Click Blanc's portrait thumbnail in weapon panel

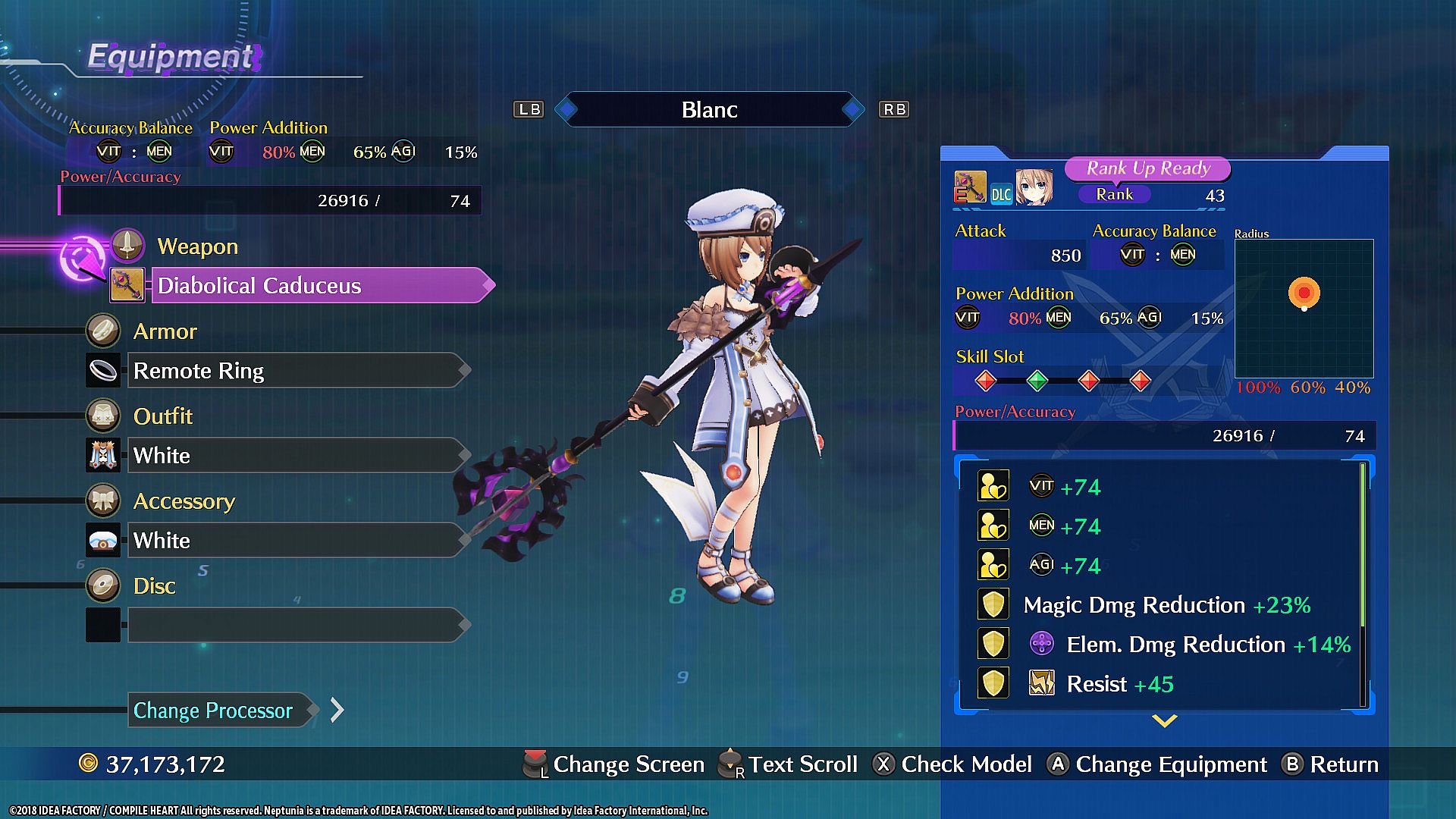pyautogui.click(x=1034, y=188)
